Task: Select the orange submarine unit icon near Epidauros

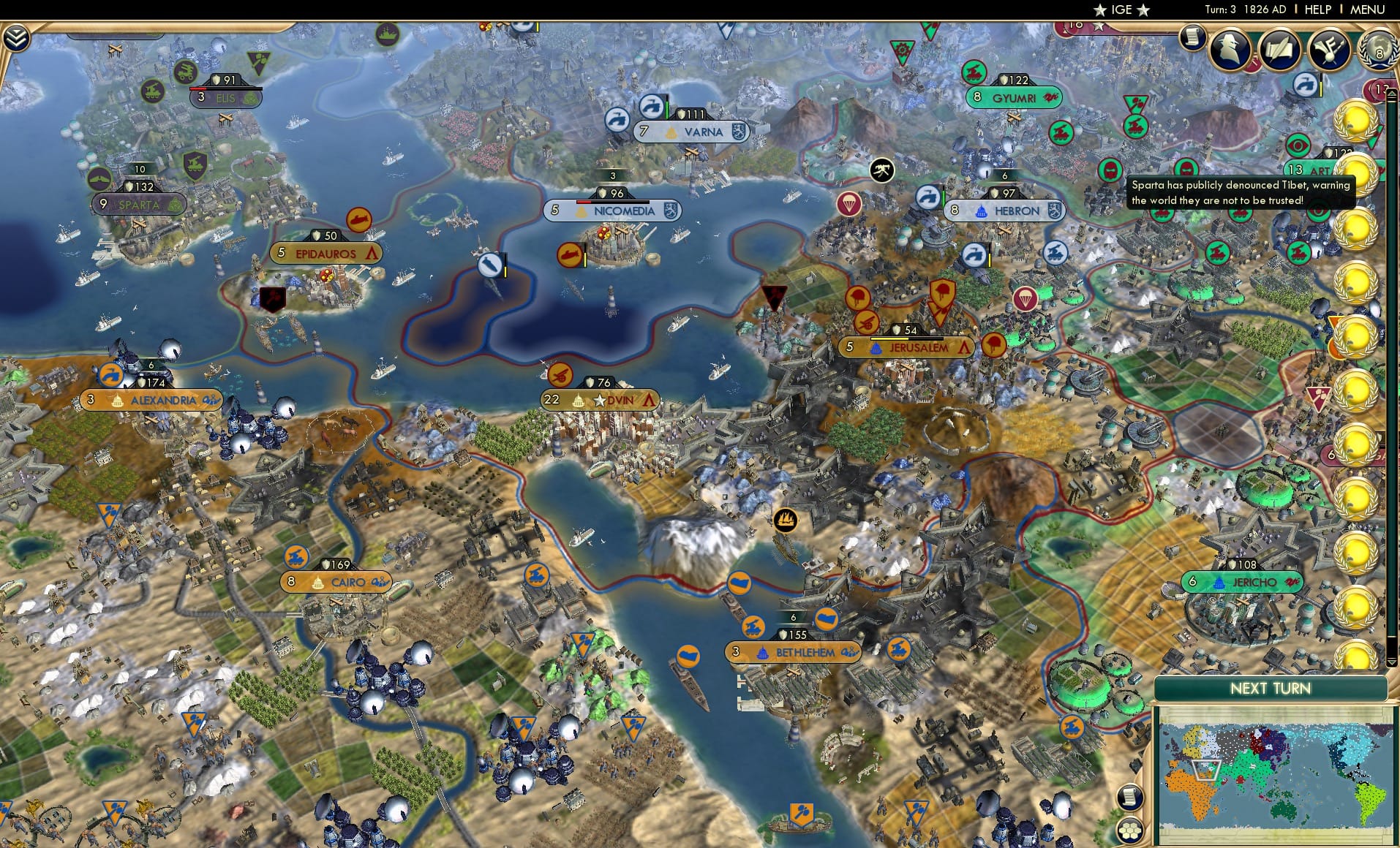Action: 358,218
